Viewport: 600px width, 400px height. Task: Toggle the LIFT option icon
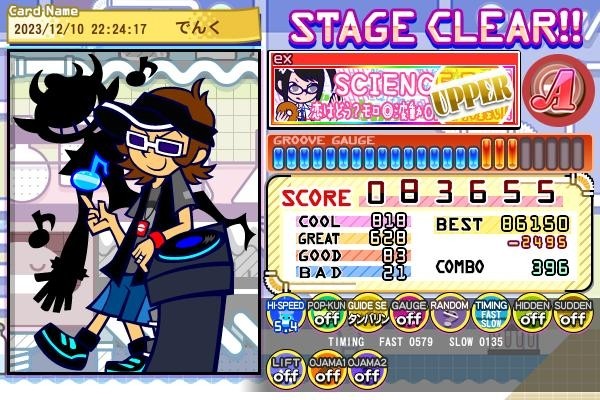click(x=287, y=372)
